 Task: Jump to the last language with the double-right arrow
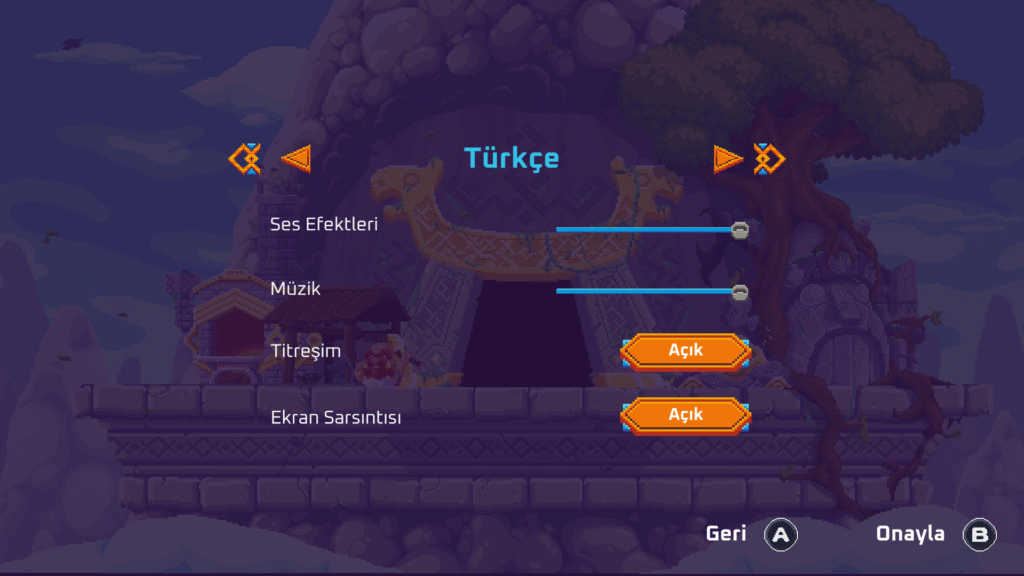(x=769, y=159)
